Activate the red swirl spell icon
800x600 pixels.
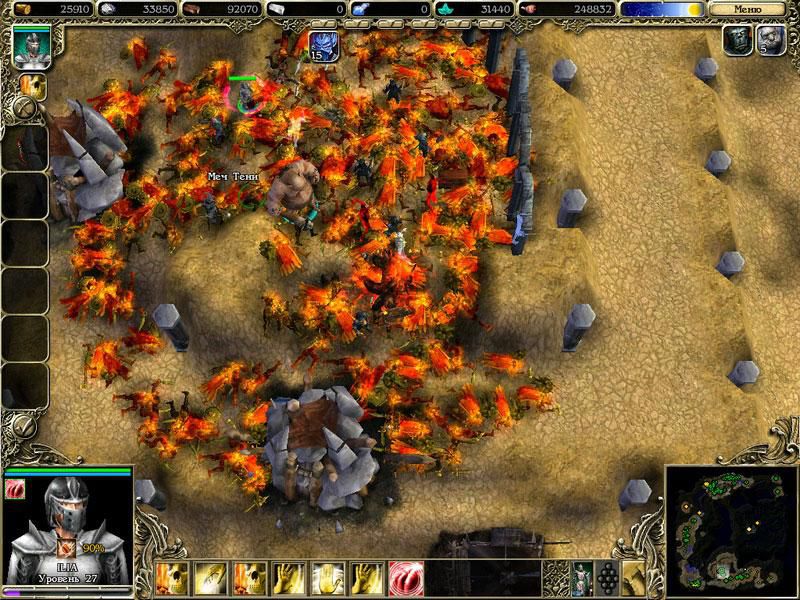(404, 577)
